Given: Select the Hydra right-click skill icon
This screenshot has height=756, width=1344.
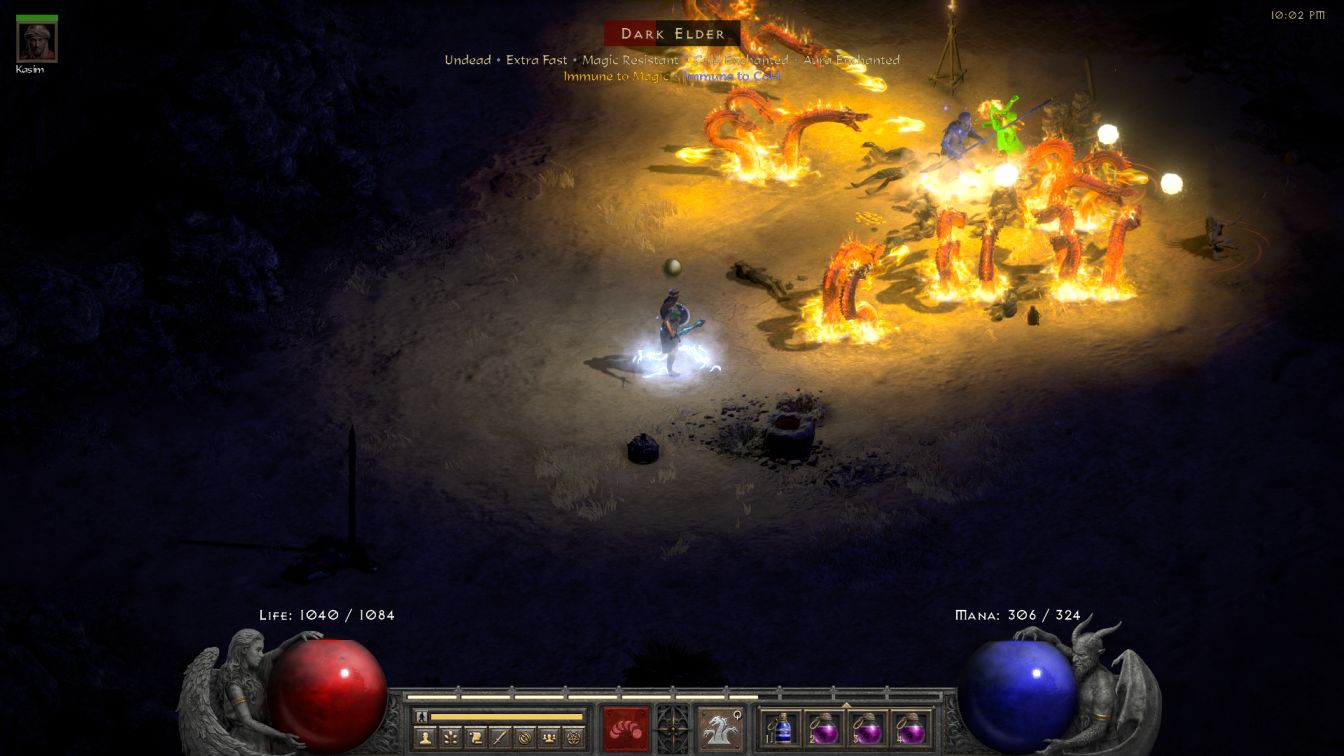Looking at the screenshot, I should pos(719,728).
